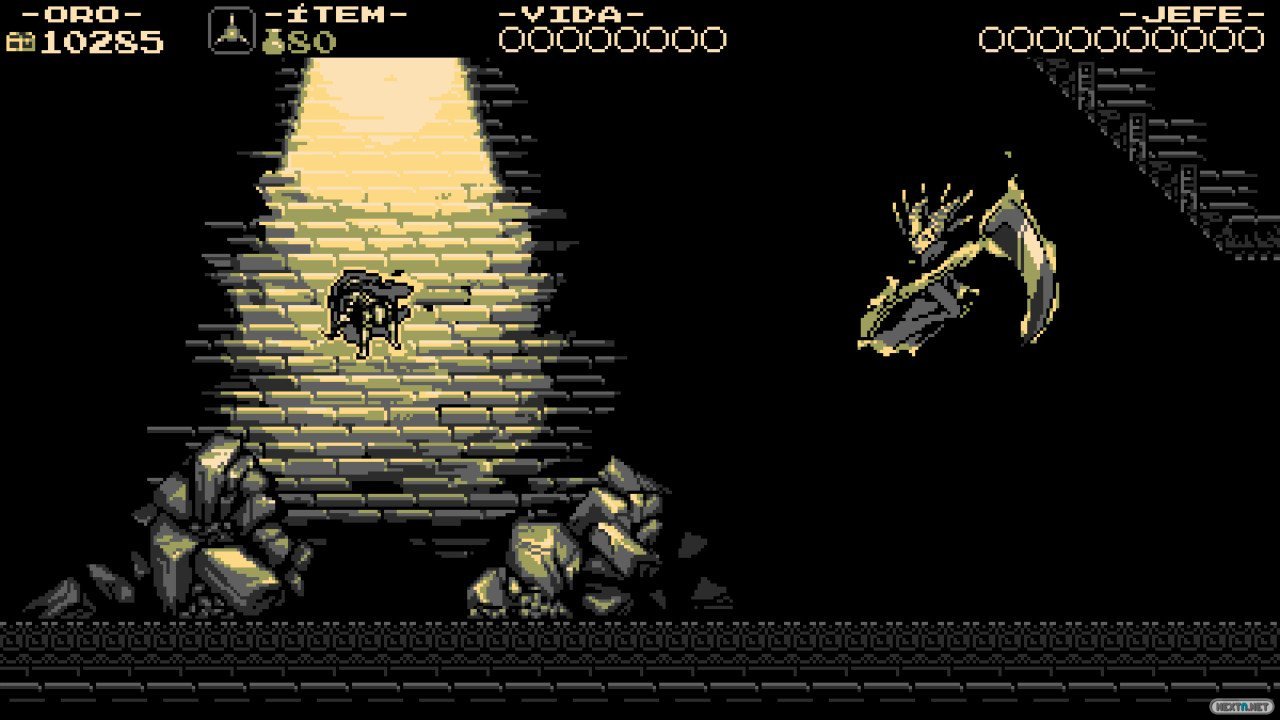
Task: Select the equipped relic icon in the item box
Action: (231, 30)
